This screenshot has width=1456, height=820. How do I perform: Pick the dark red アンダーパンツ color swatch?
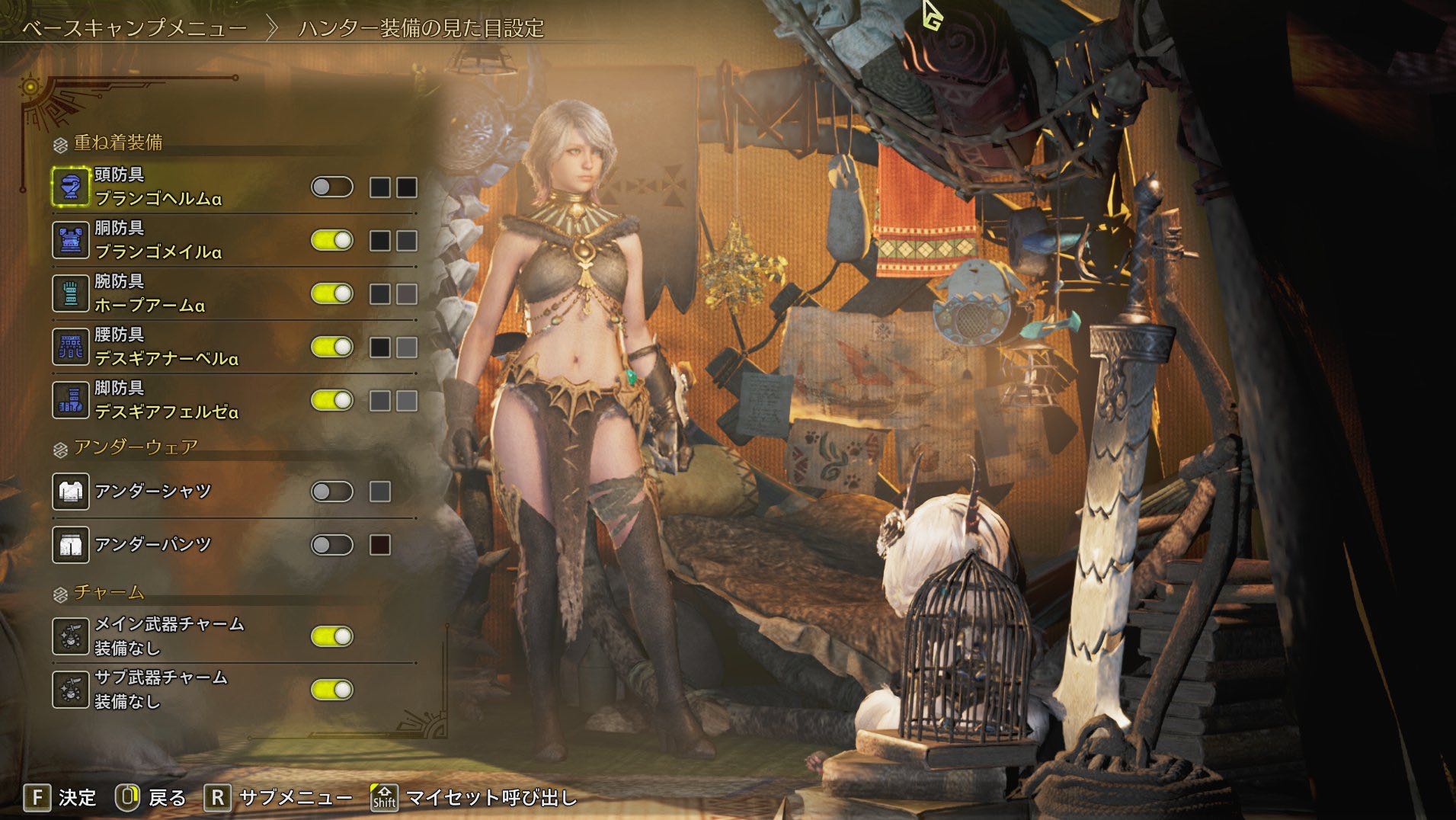[380, 545]
